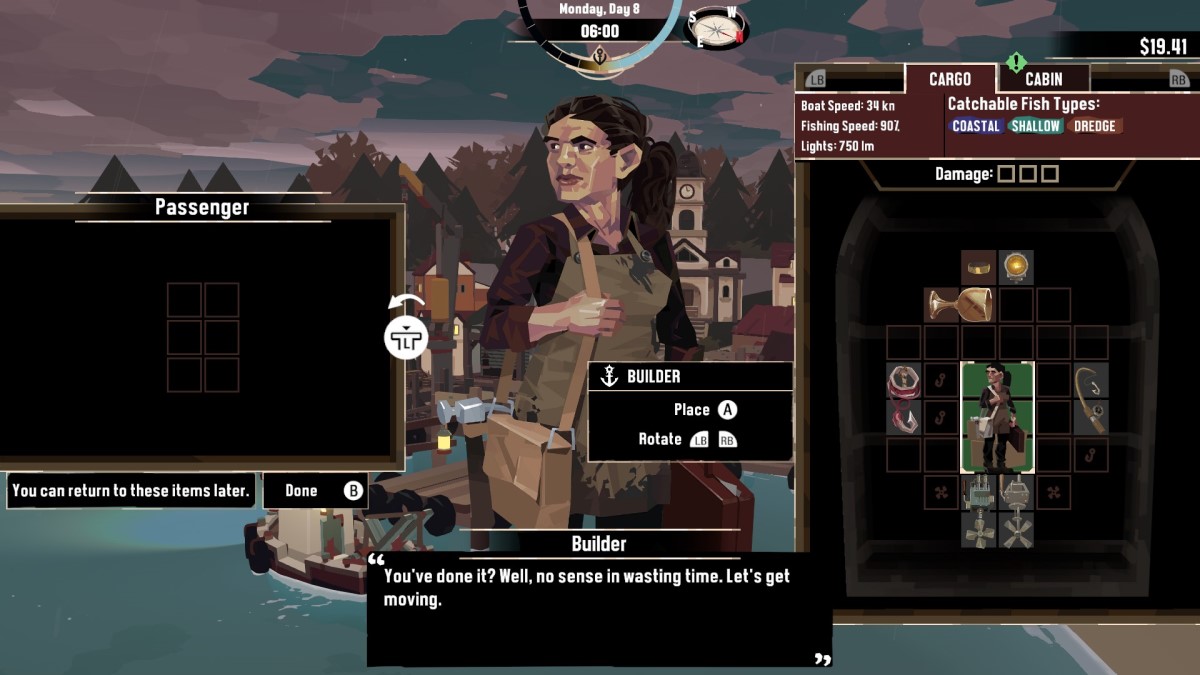Select the fishing rod with reel

coord(1090,399)
